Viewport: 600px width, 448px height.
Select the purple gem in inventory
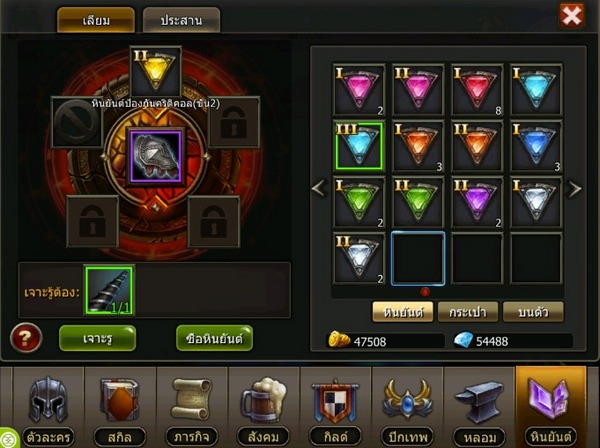pos(476,202)
